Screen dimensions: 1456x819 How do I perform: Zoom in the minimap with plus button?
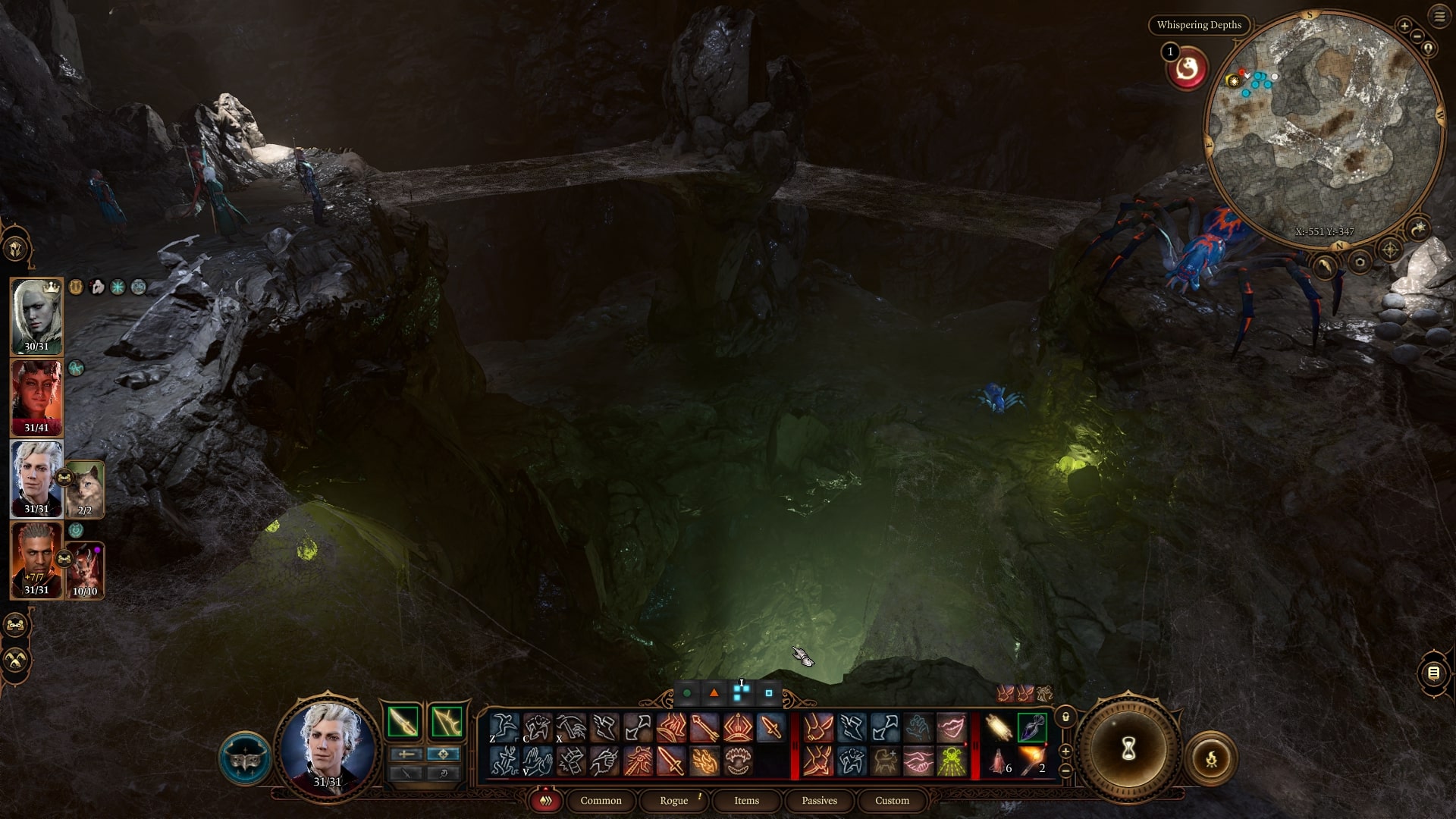coord(1404,26)
